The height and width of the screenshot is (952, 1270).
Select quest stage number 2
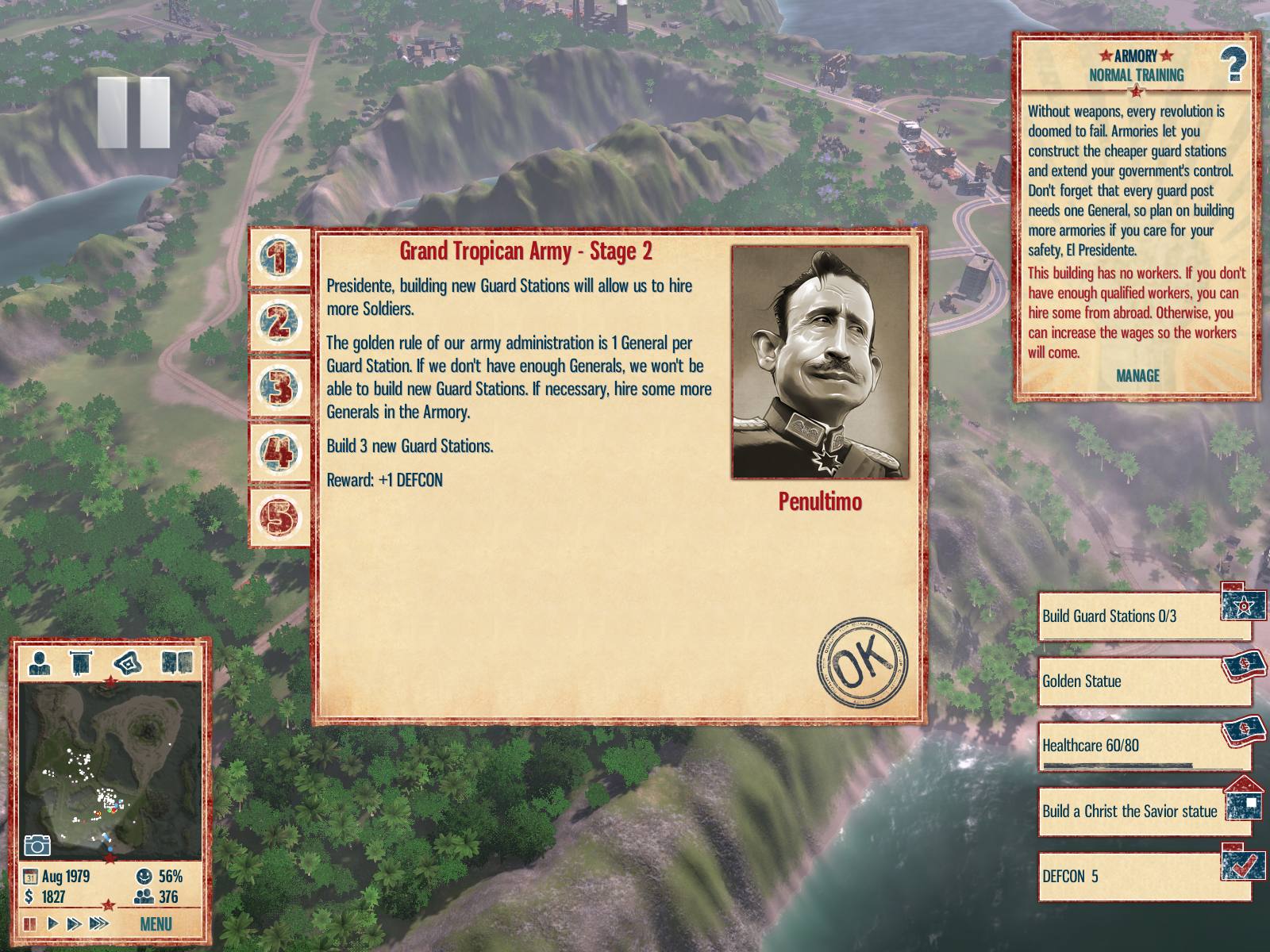(x=279, y=323)
